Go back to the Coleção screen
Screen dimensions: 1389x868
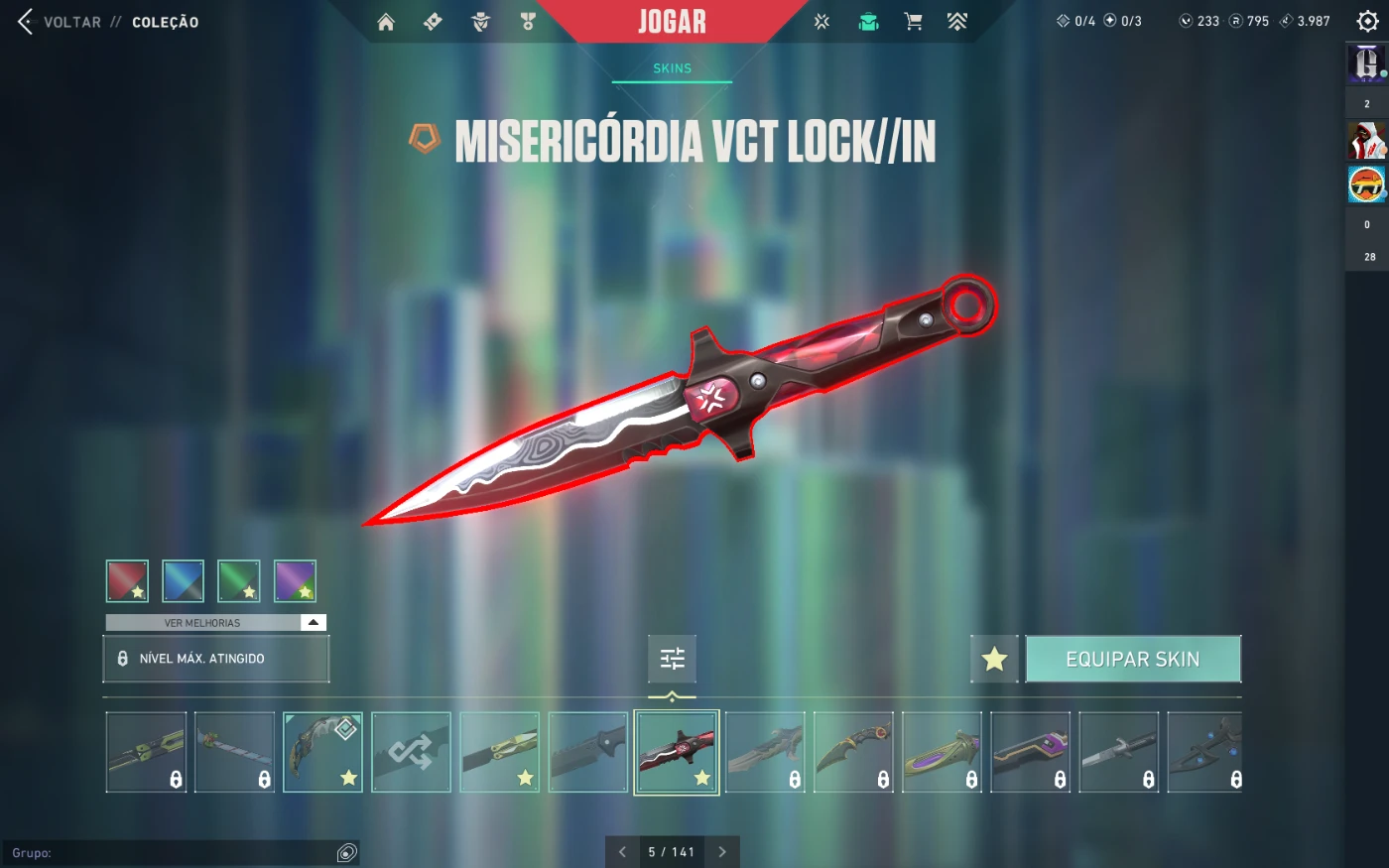click(26, 22)
